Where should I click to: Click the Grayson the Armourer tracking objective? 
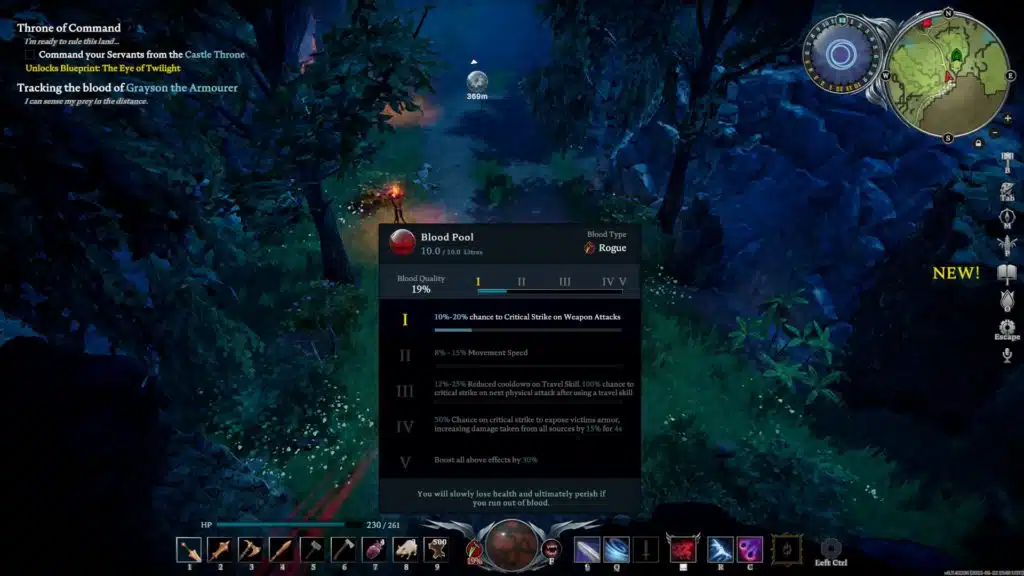pos(127,88)
